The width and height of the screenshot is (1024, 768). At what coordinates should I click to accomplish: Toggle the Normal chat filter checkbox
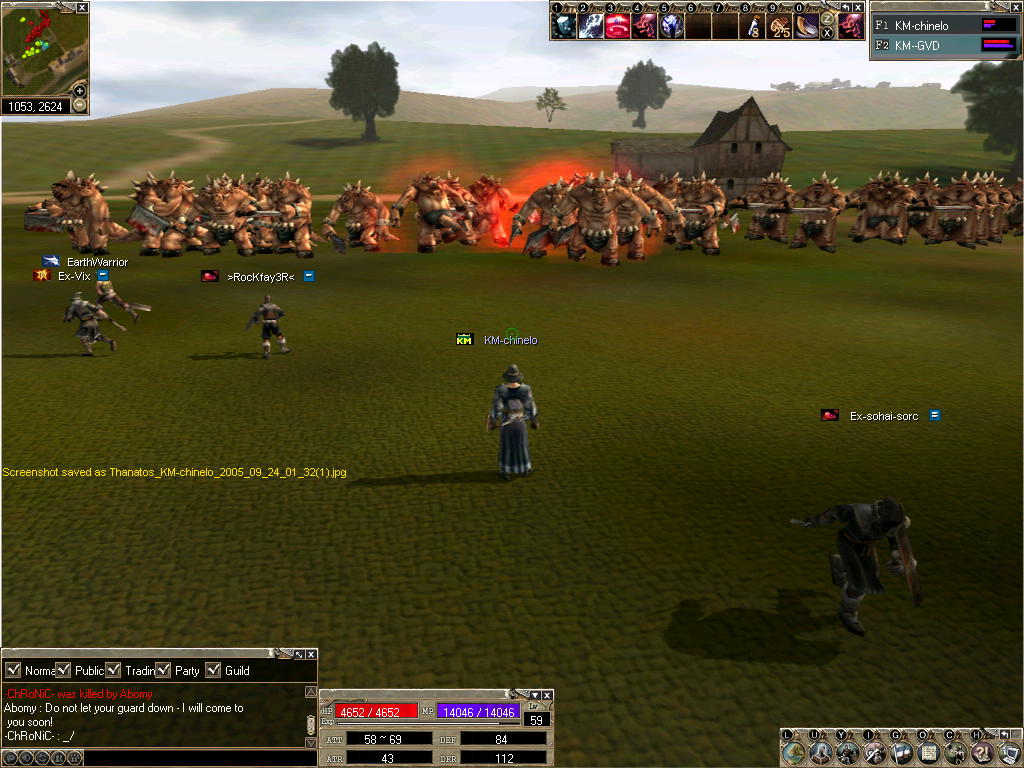13,670
